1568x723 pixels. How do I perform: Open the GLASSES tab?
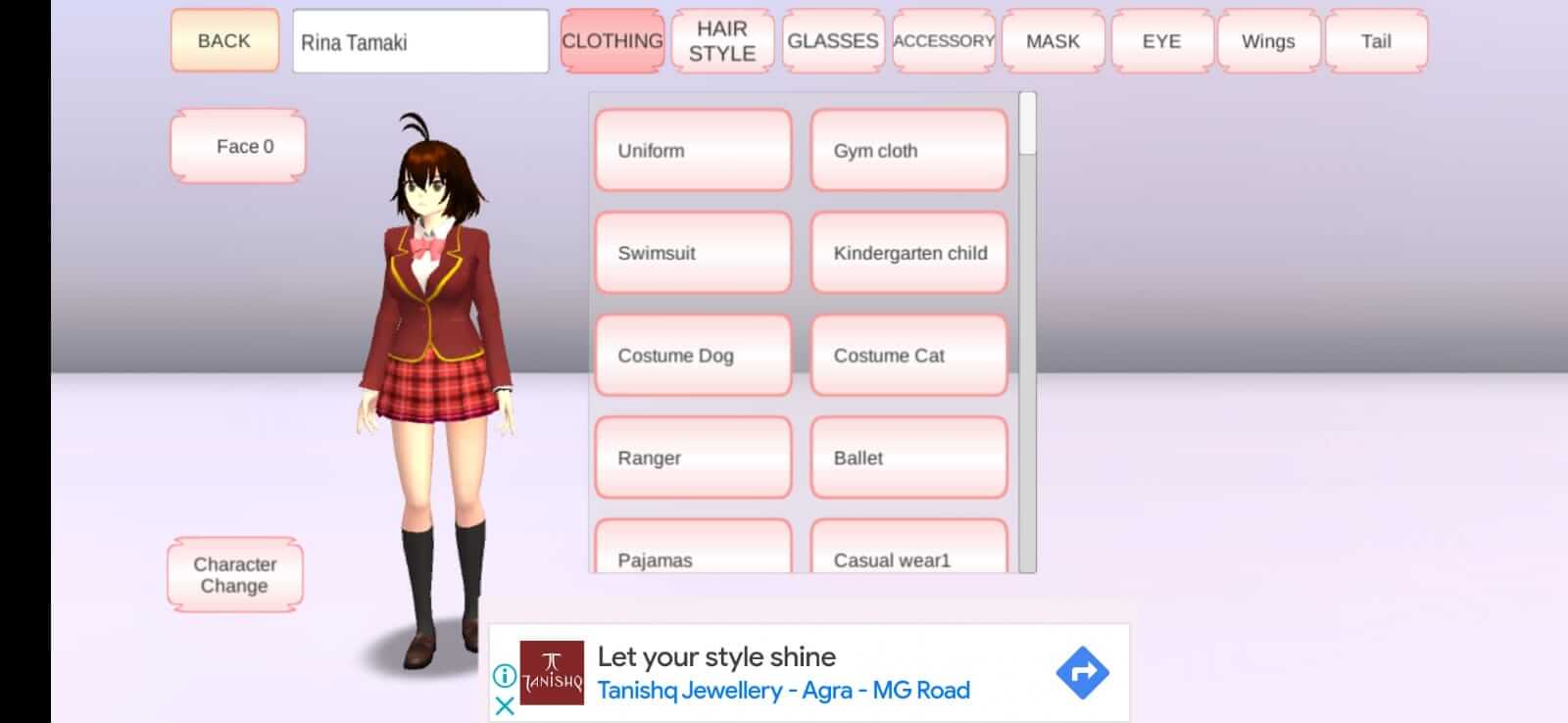832,40
